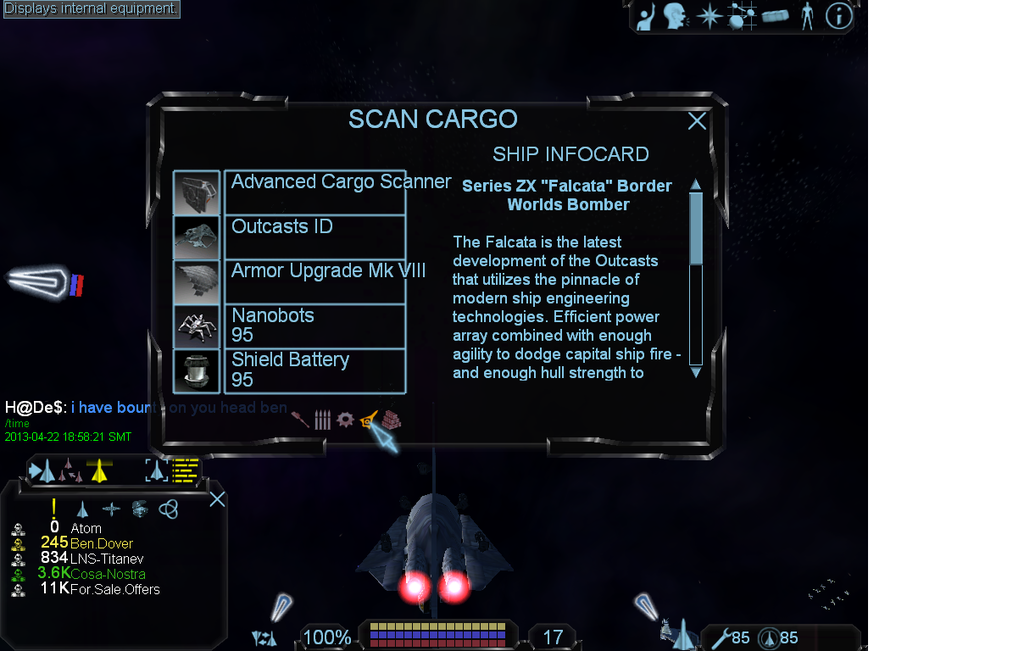Image resolution: width=1024 pixels, height=651 pixels.
Task: Open the information 'i' icon
Action: pyautogui.click(x=838, y=16)
